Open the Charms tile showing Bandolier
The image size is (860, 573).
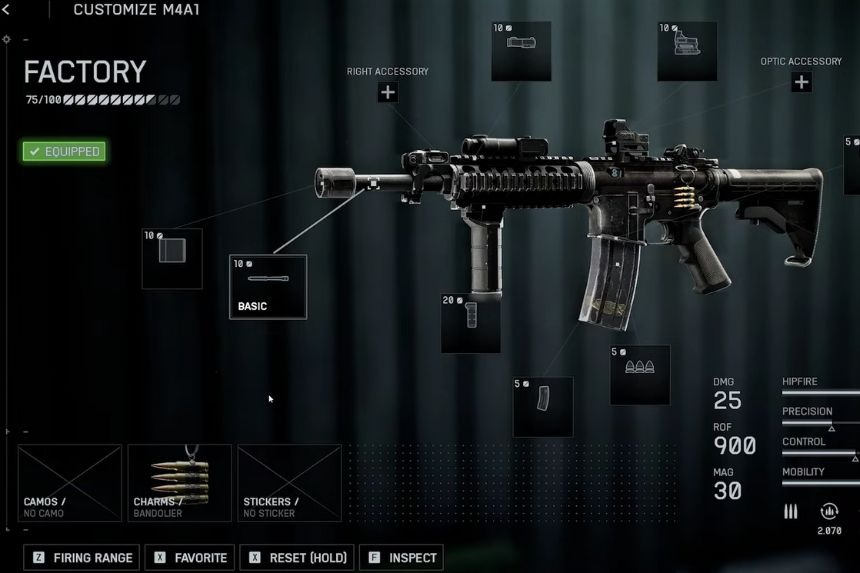point(179,483)
